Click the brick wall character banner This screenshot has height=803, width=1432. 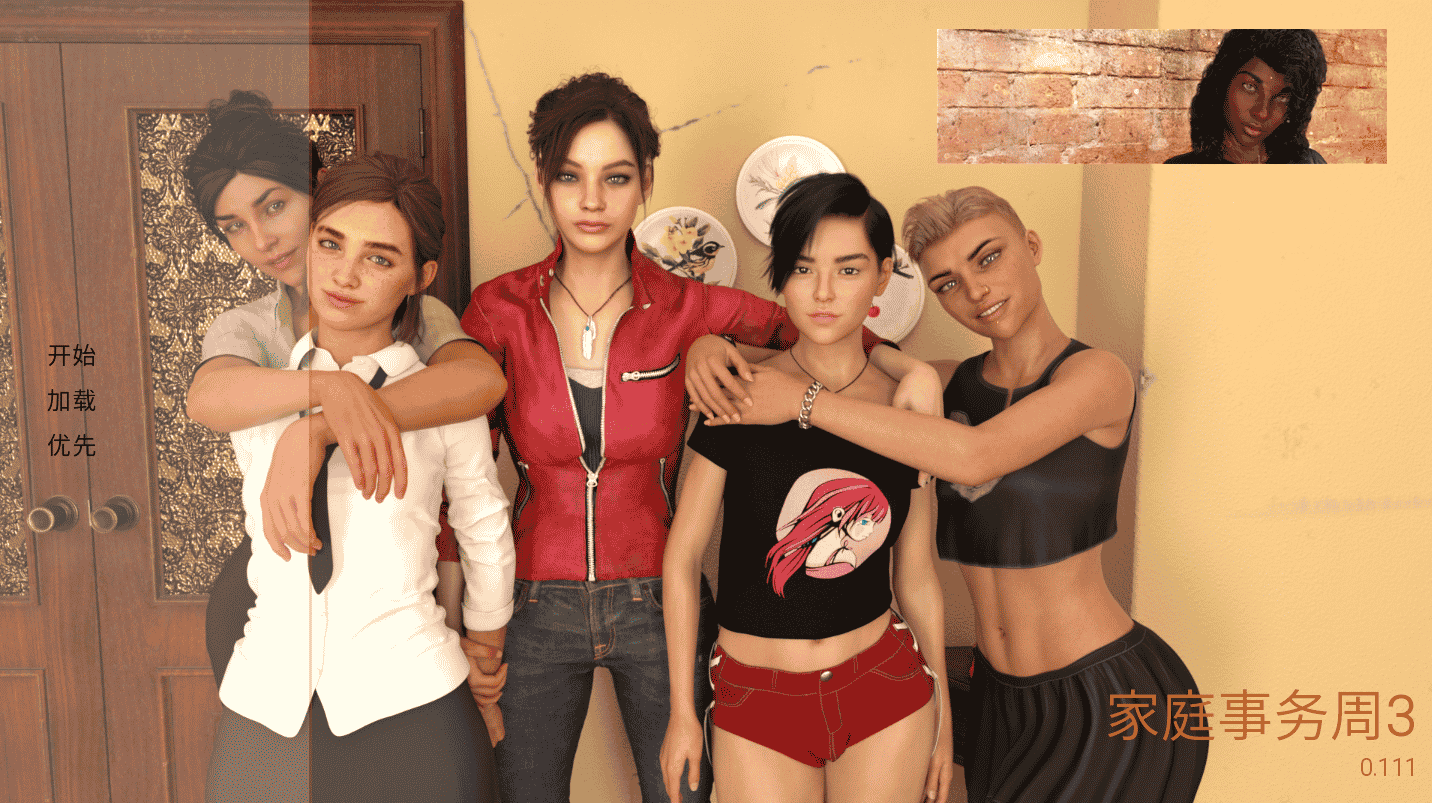tap(1160, 96)
